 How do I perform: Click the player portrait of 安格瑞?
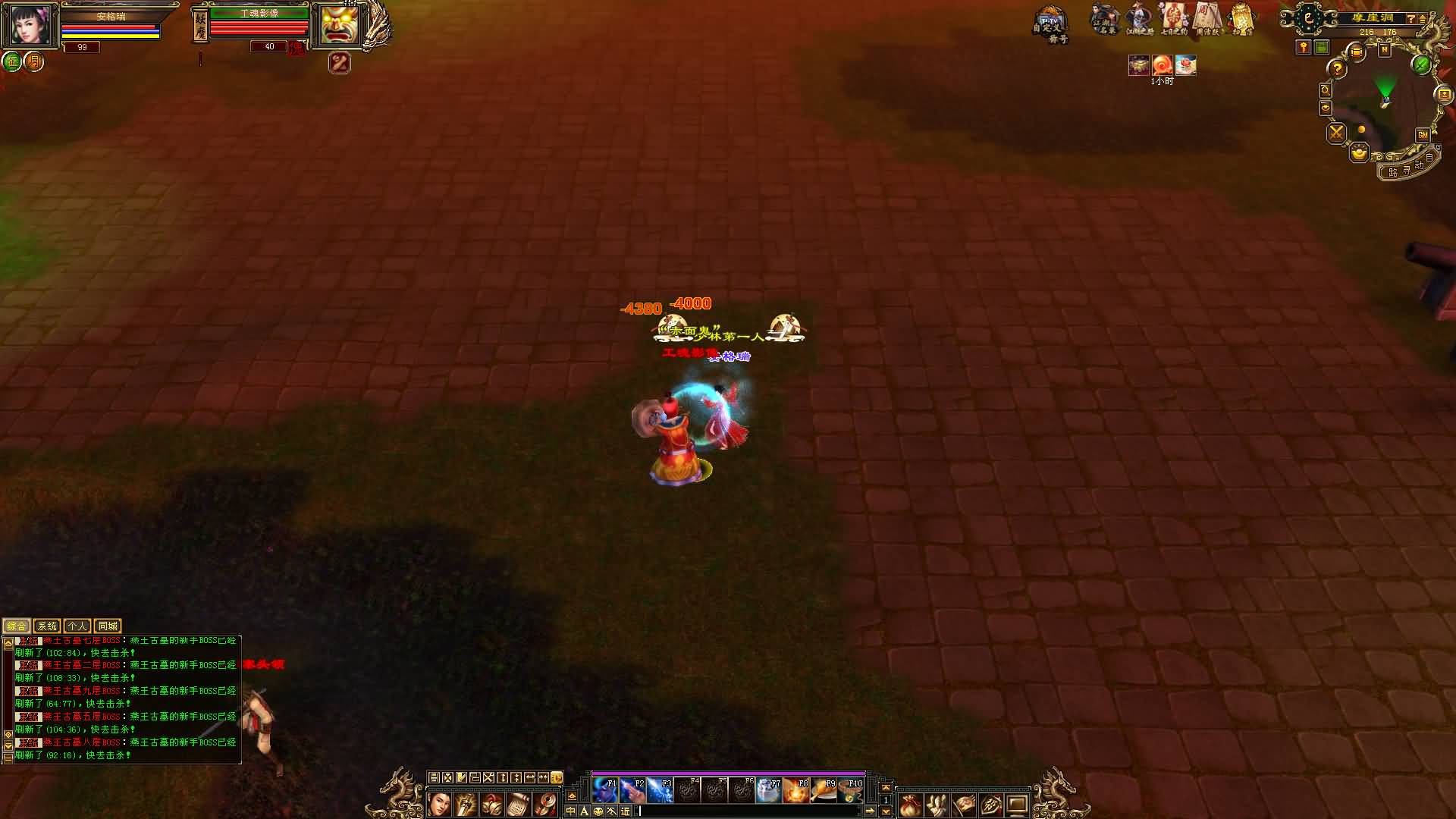tap(30, 27)
